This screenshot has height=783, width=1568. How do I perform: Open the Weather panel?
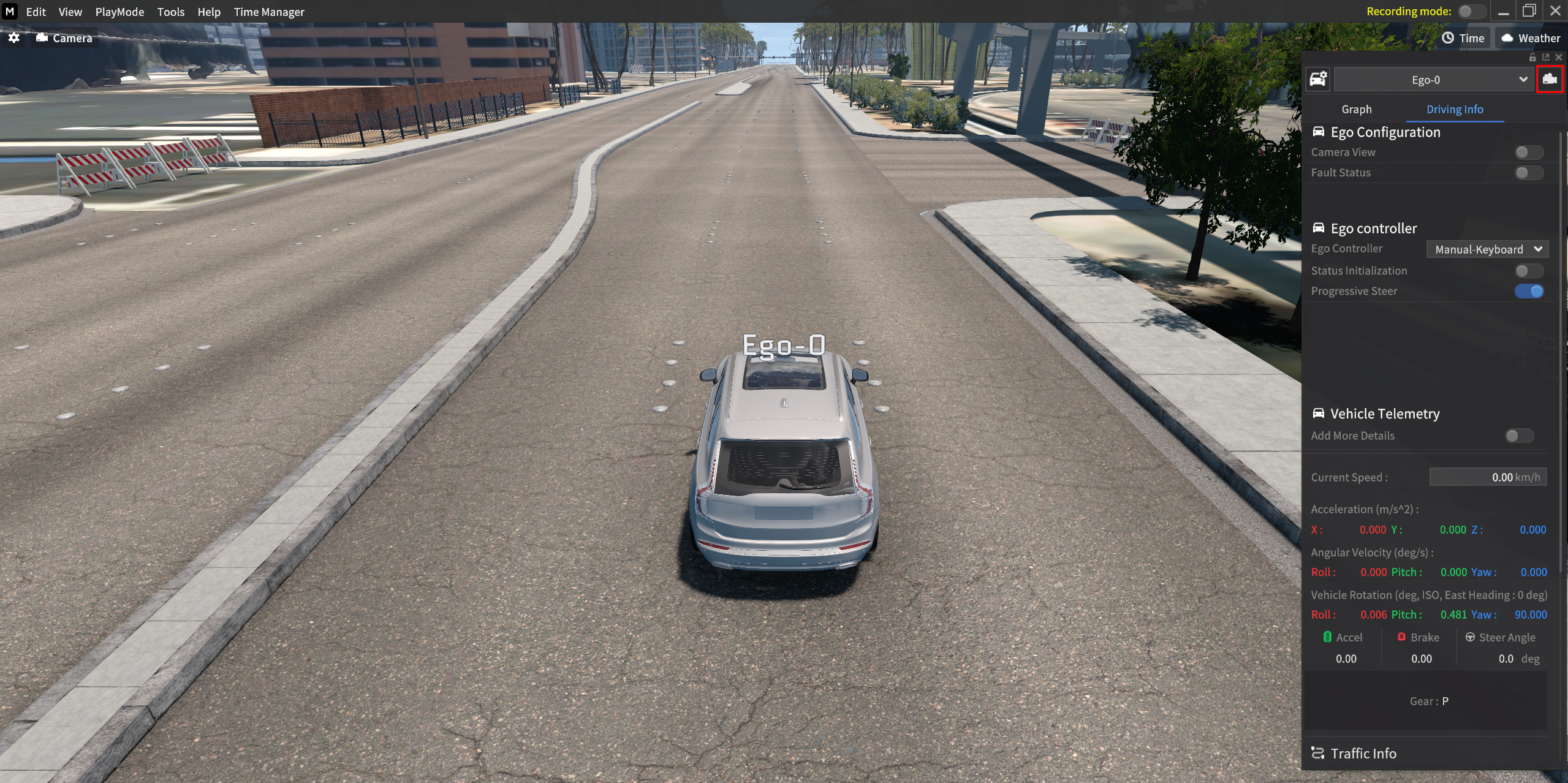pos(1530,38)
